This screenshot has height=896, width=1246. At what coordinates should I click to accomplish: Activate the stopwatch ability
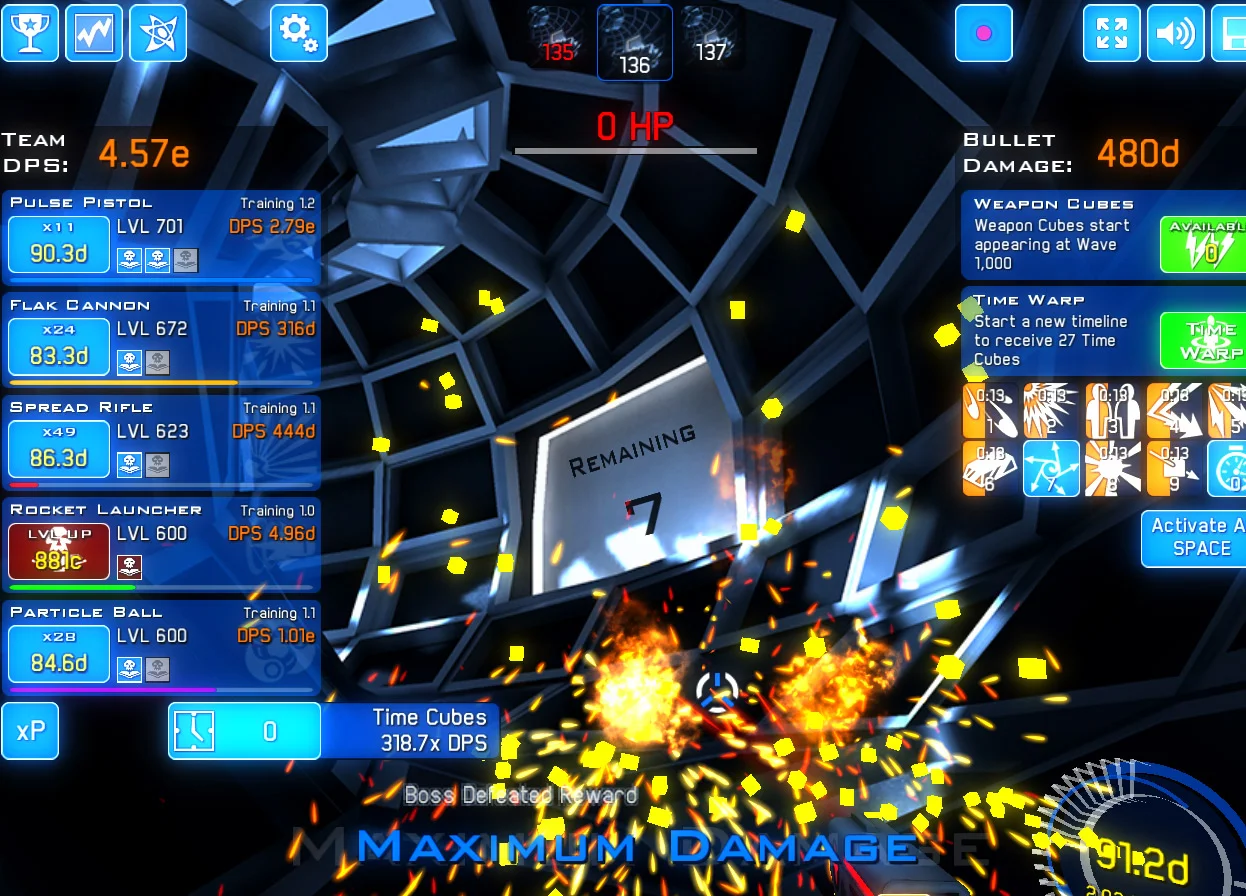(x=1228, y=468)
